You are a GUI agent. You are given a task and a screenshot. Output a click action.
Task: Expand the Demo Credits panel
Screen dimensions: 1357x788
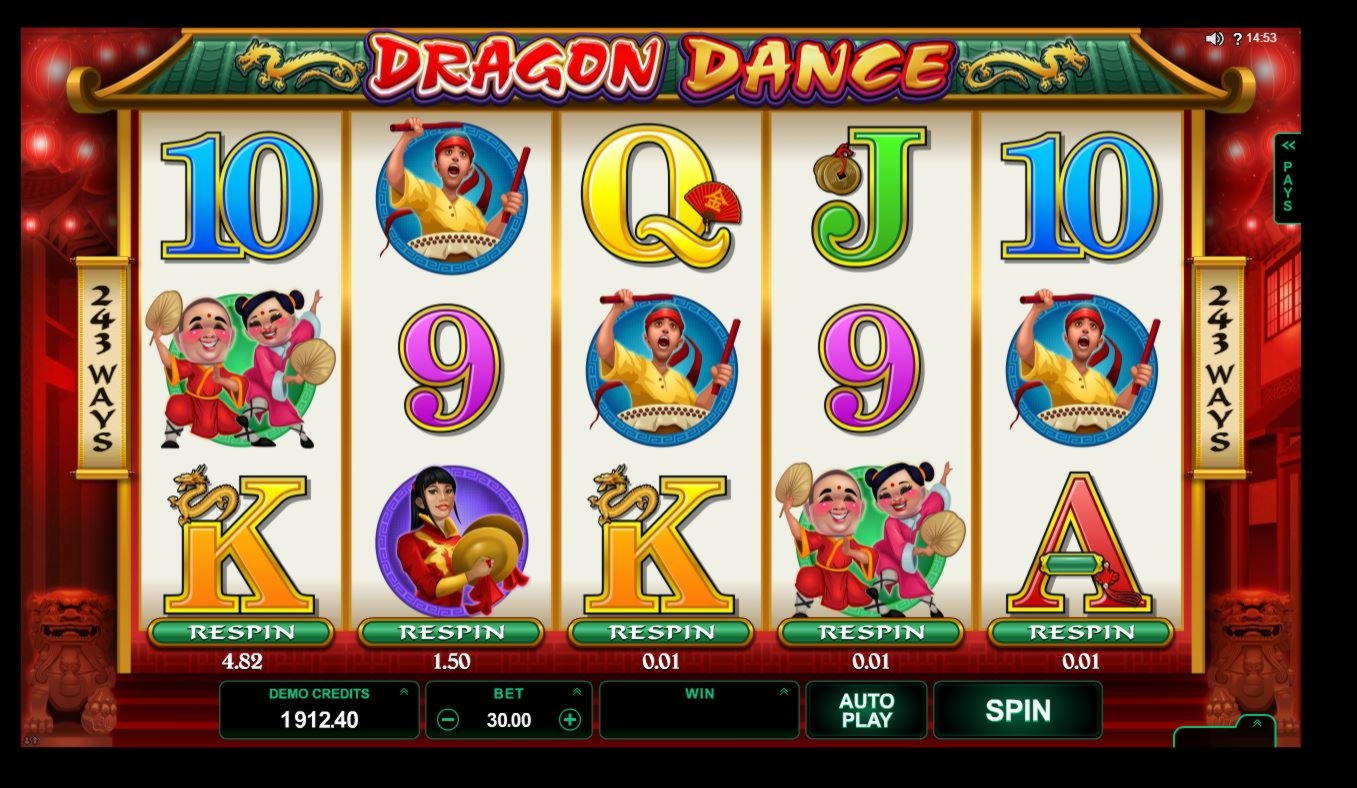pyautogui.click(x=404, y=691)
